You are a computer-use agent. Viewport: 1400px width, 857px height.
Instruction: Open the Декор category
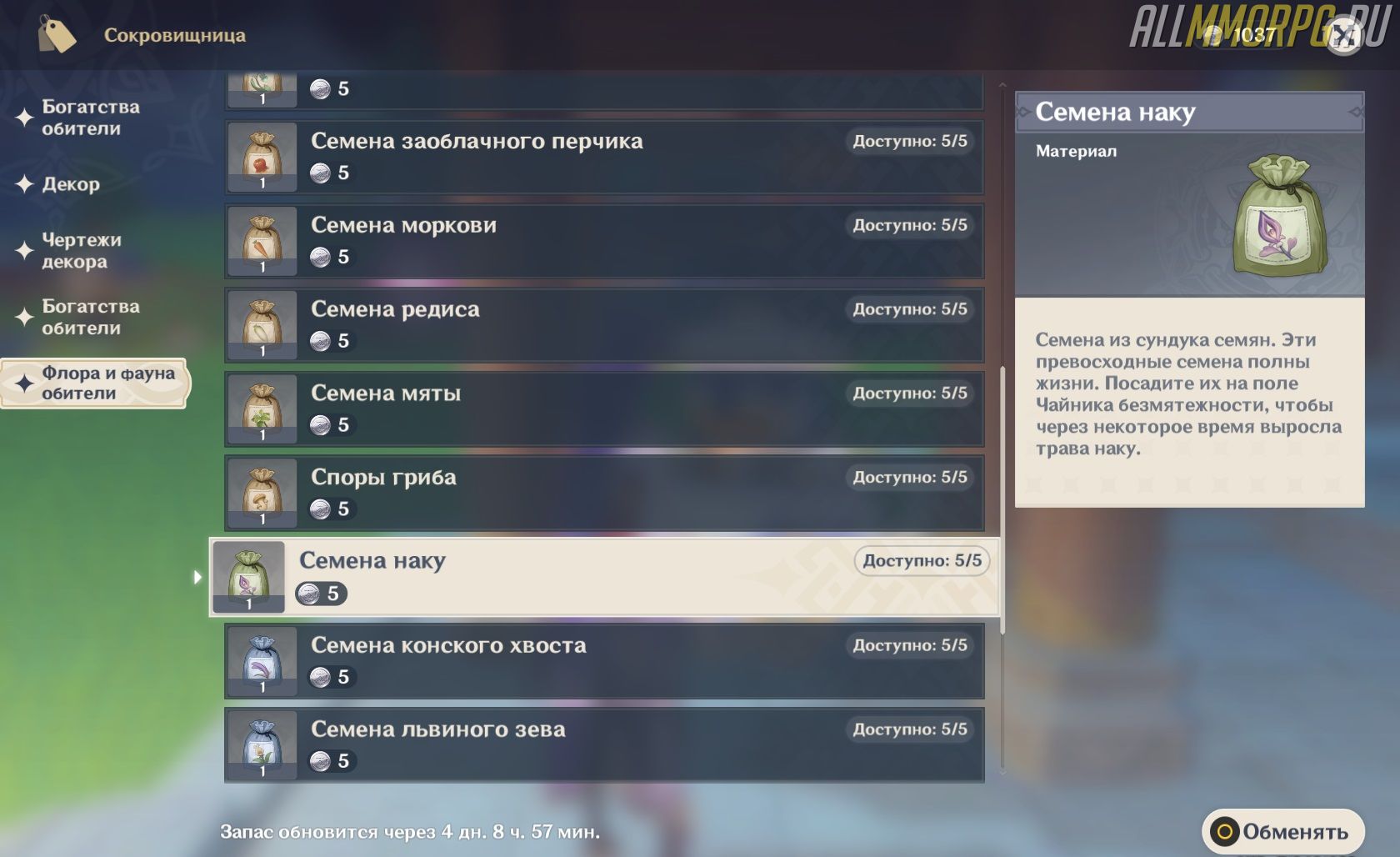pyautogui.click(x=71, y=184)
